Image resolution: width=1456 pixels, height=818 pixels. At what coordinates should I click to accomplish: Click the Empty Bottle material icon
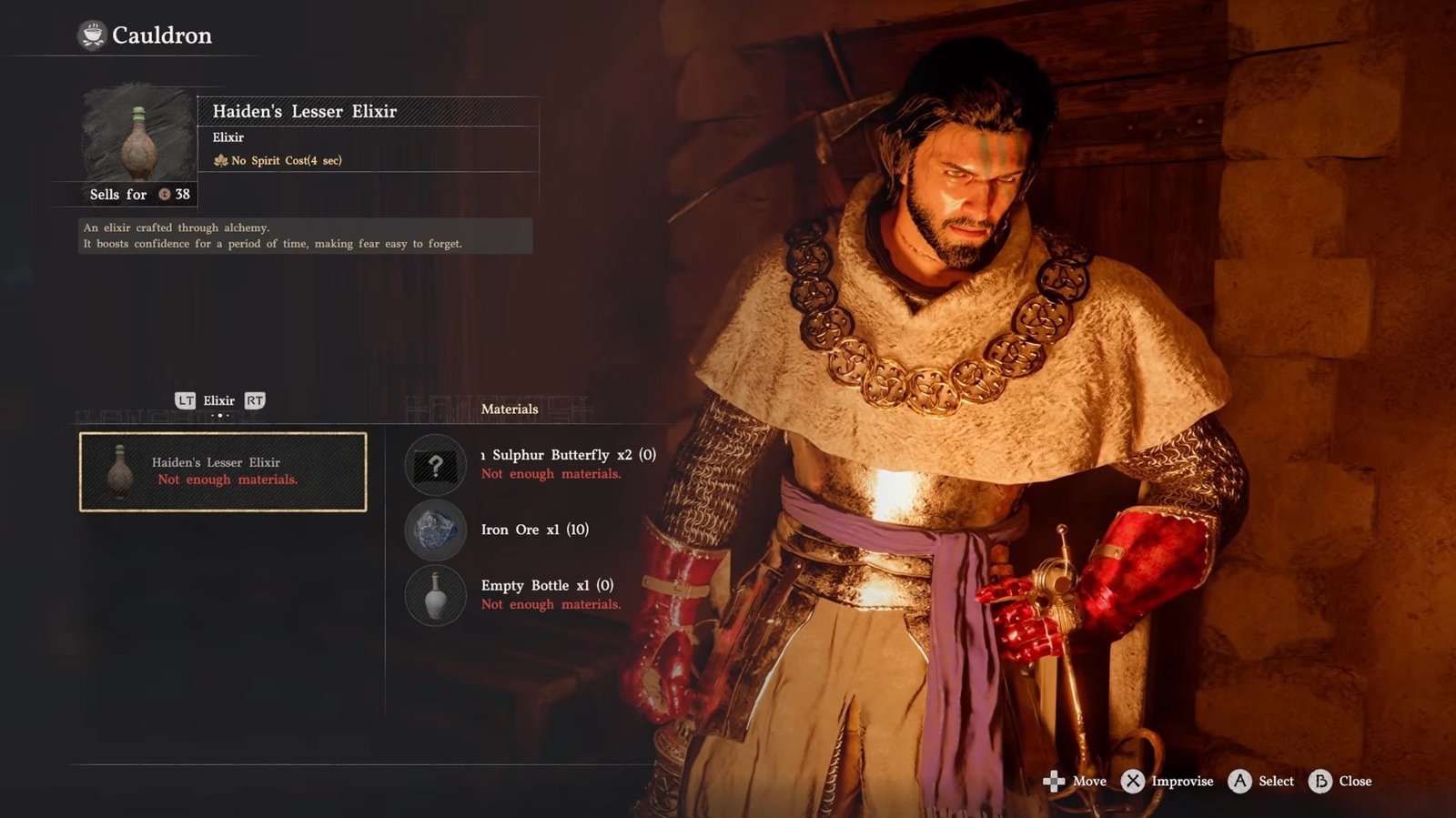436,595
